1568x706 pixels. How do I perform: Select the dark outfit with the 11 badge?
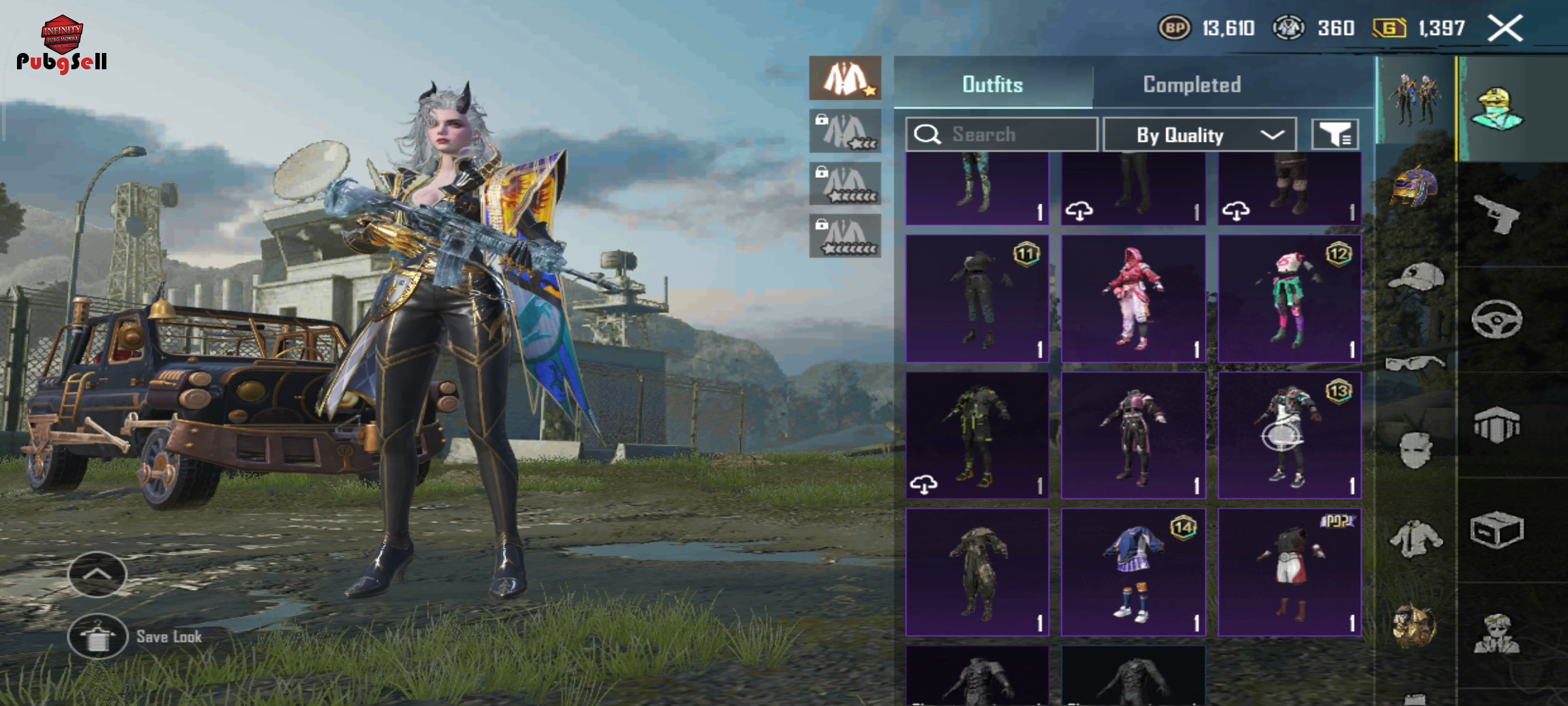point(977,299)
